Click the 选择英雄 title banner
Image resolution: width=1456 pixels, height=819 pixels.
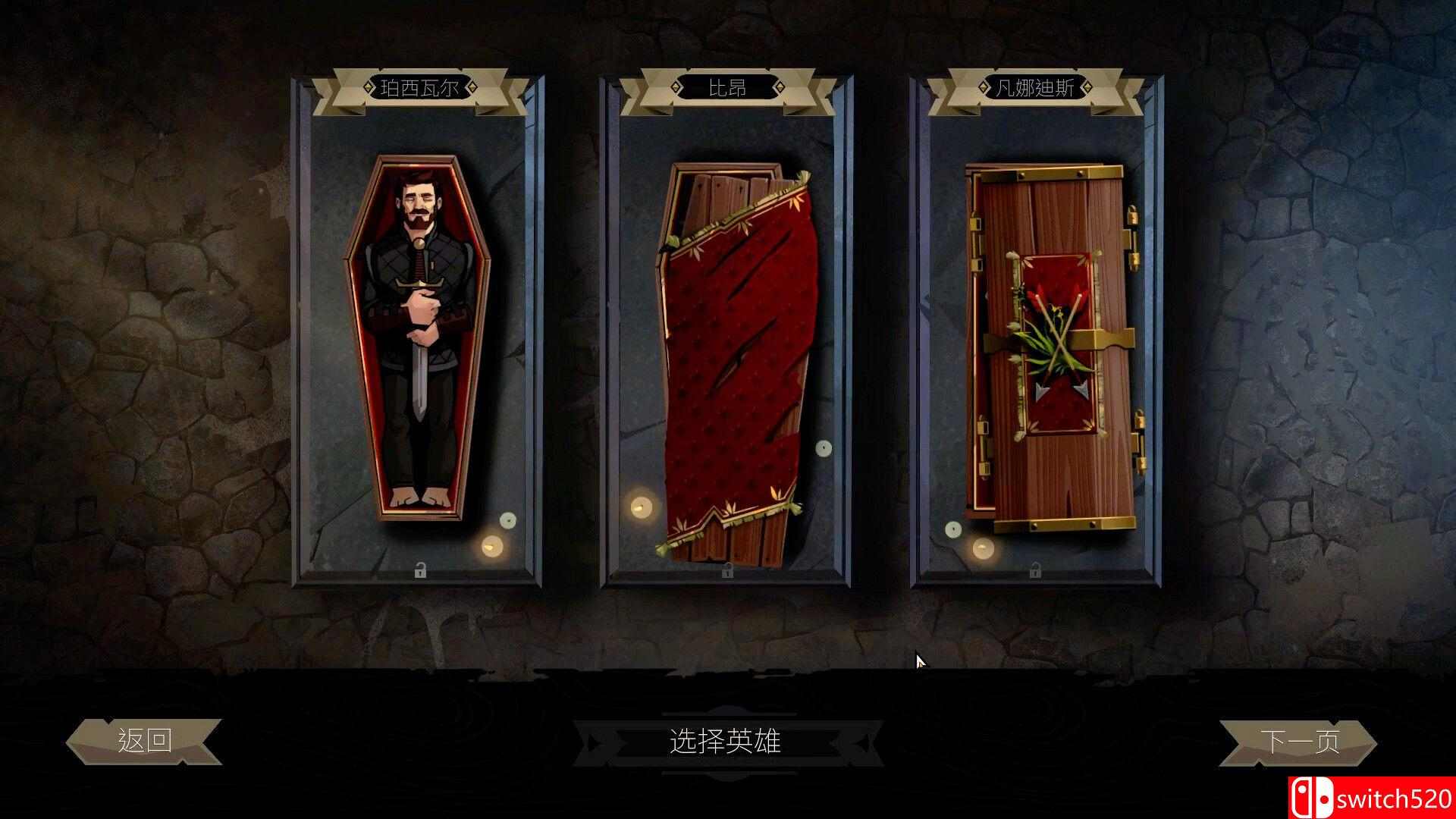[x=726, y=741]
